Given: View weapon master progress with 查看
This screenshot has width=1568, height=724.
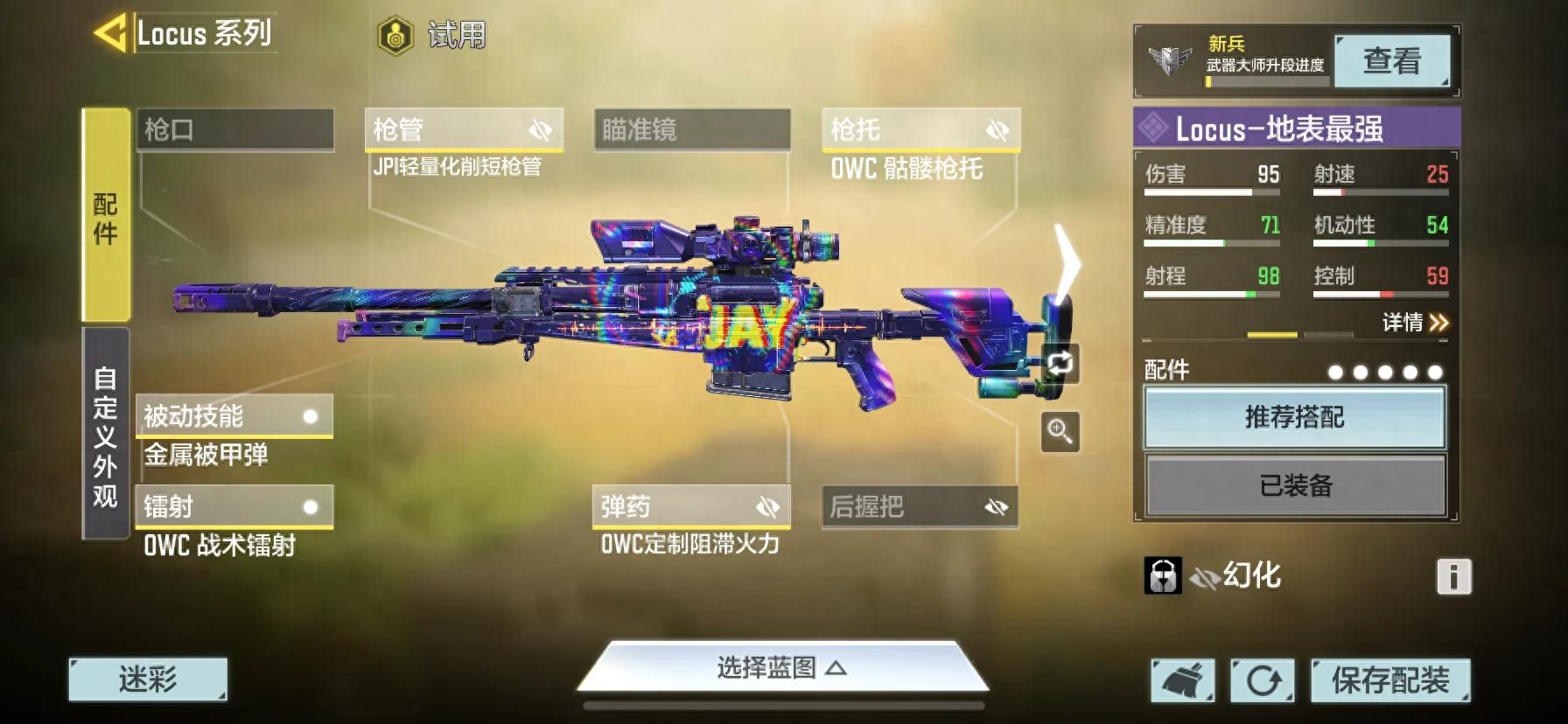Looking at the screenshot, I should pyautogui.click(x=1391, y=61).
